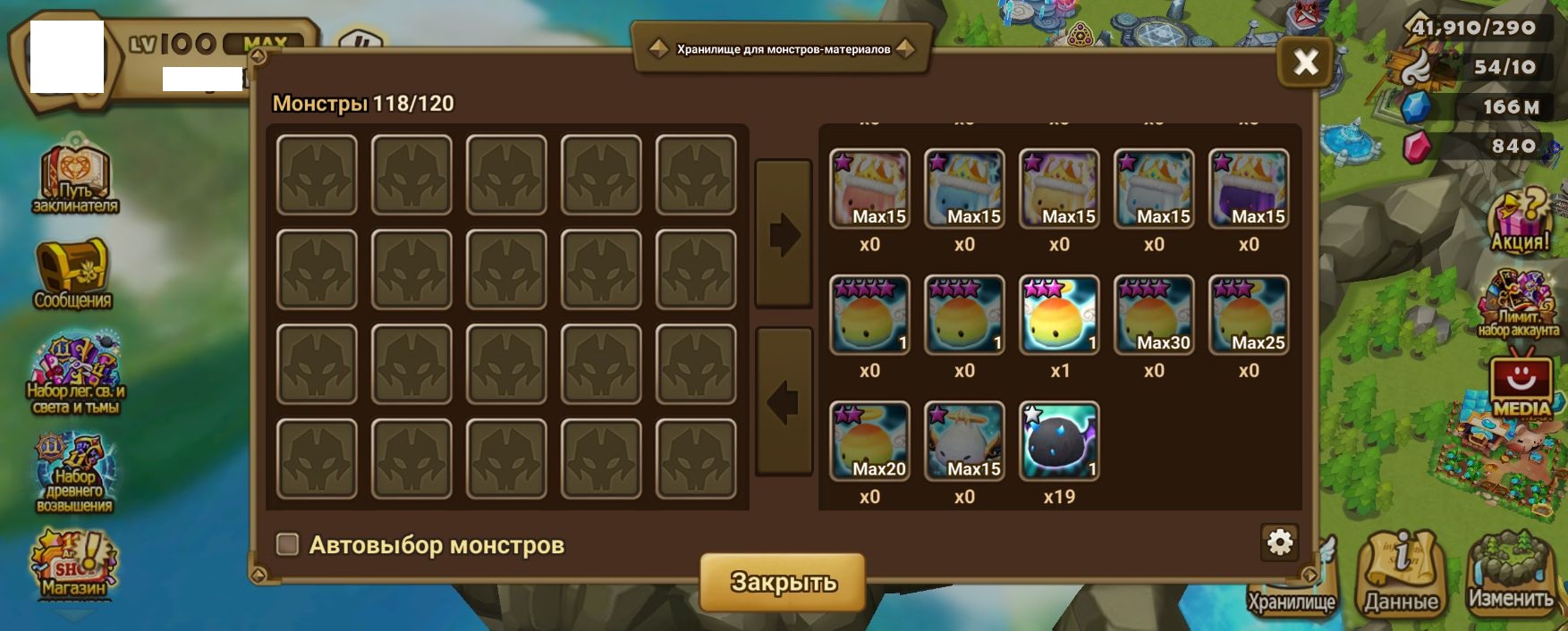The image size is (1568, 631).
Task: Select the dark devilmon with x19
Action: [x=1059, y=441]
